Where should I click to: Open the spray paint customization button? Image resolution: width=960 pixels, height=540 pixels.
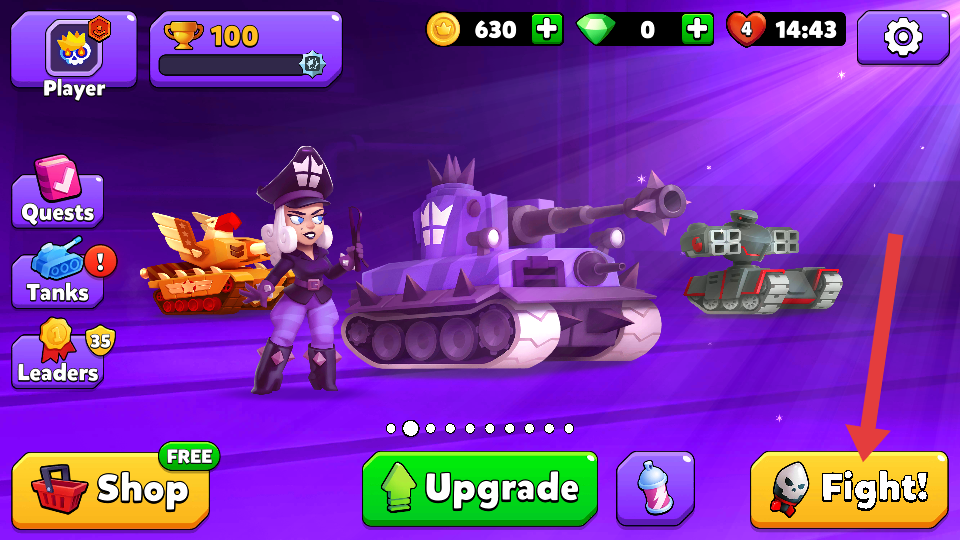click(x=655, y=488)
